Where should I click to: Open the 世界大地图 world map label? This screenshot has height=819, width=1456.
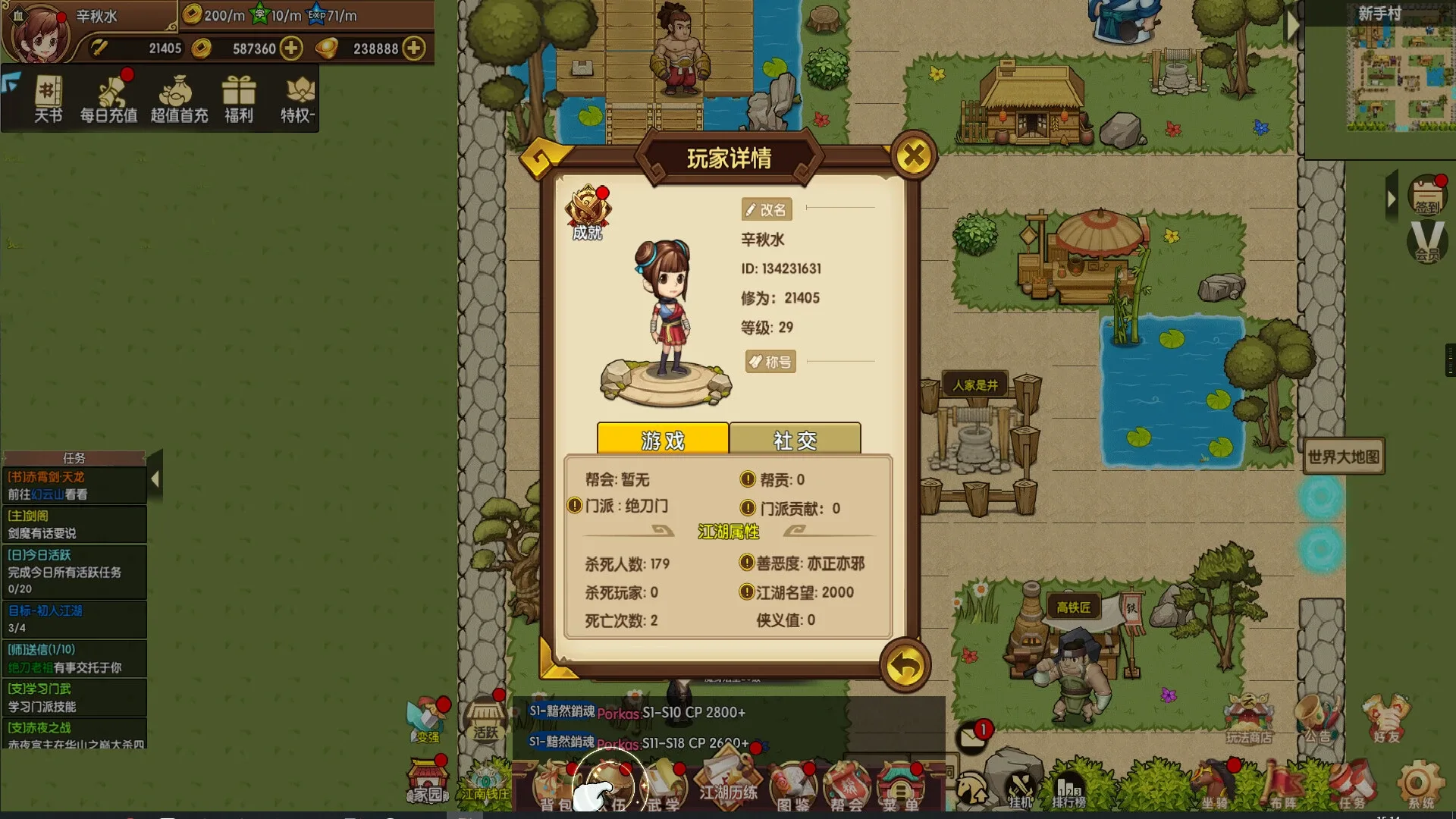(x=1344, y=456)
